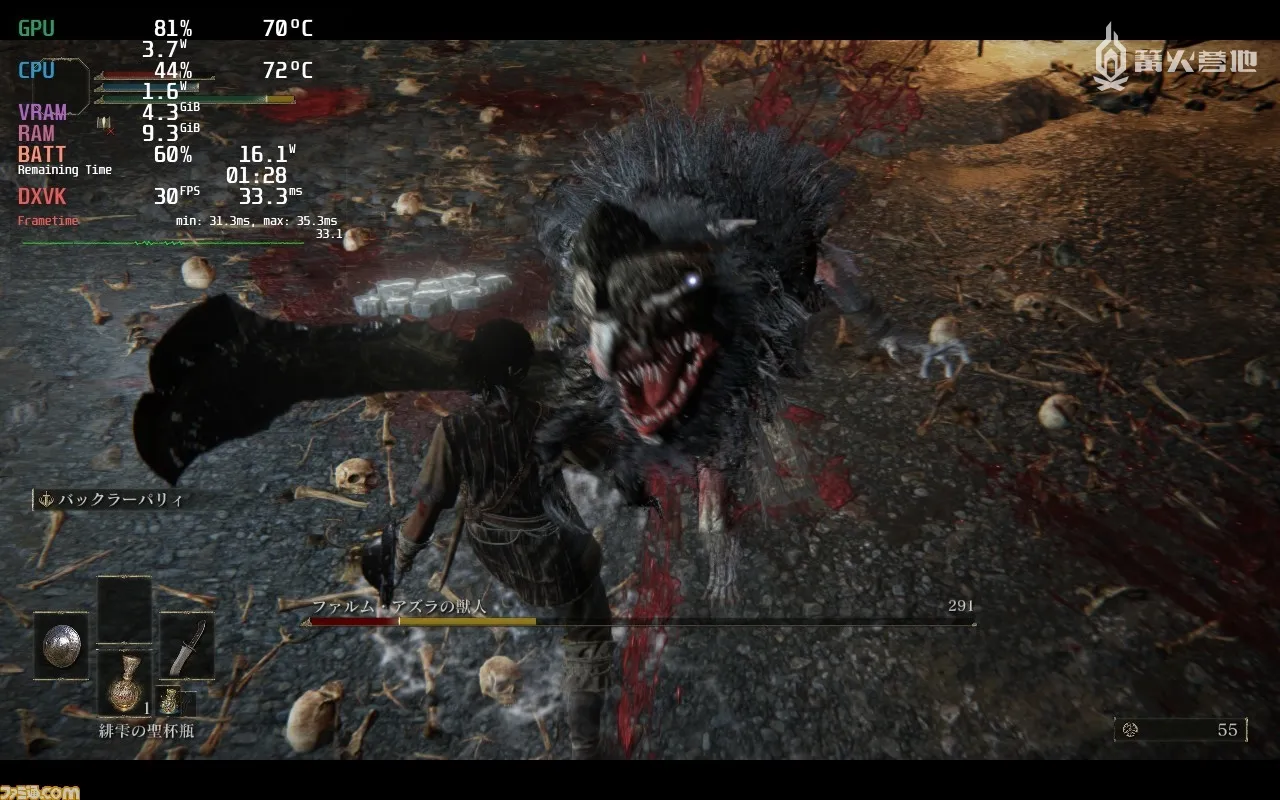1280x800 pixels.
Task: Click the empty spell slot above flask
Action: pos(124,610)
